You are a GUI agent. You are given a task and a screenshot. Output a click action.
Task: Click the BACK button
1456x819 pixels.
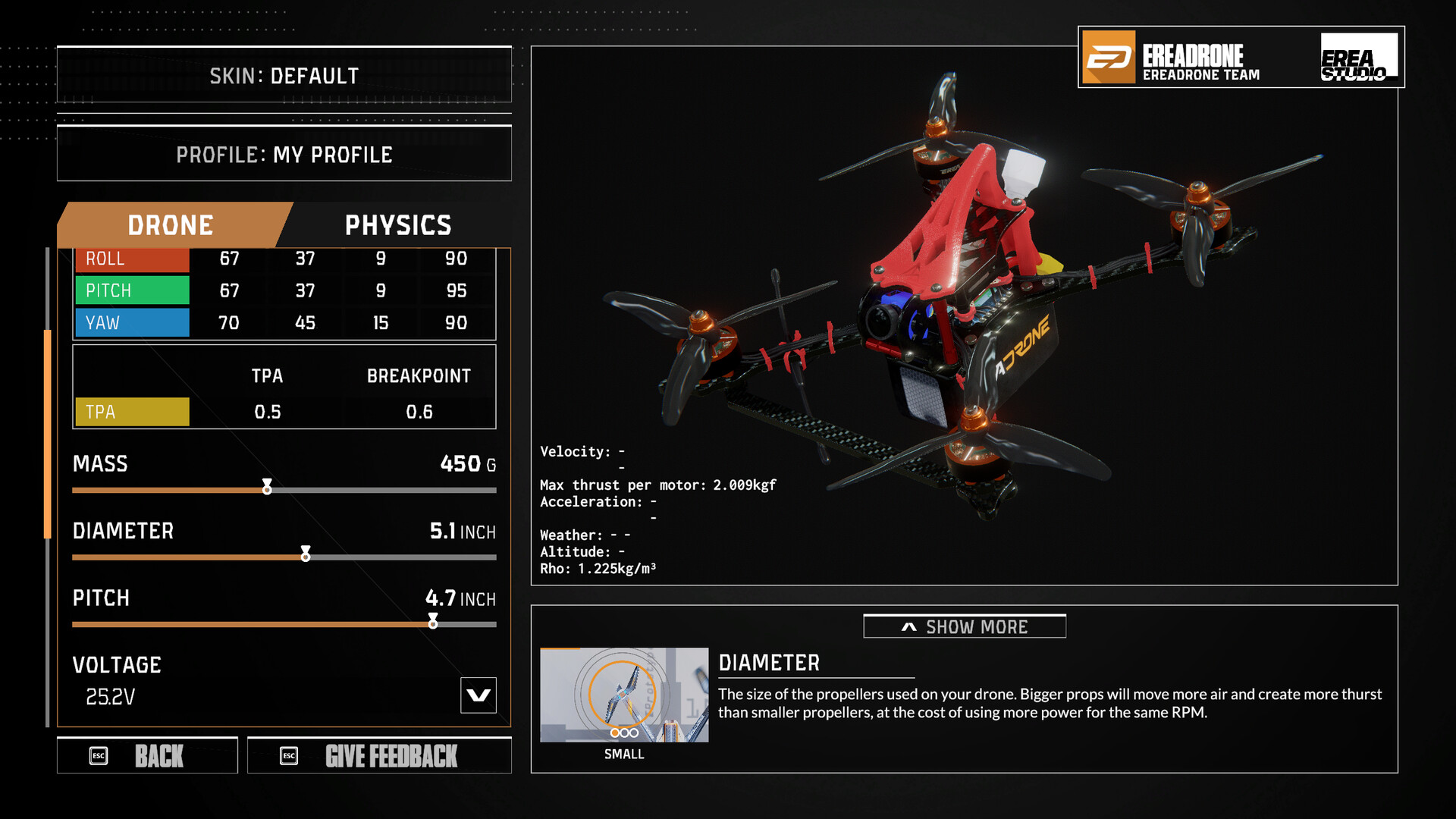(x=148, y=755)
